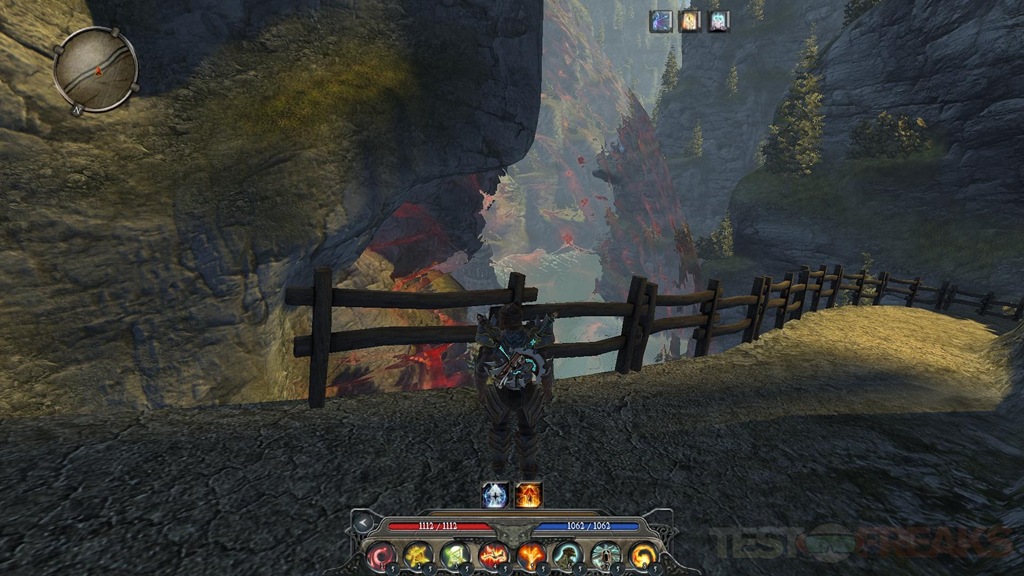Inspect the pale cyan buff icon
Image resolution: width=1024 pixels, height=576 pixels.
tap(718, 21)
